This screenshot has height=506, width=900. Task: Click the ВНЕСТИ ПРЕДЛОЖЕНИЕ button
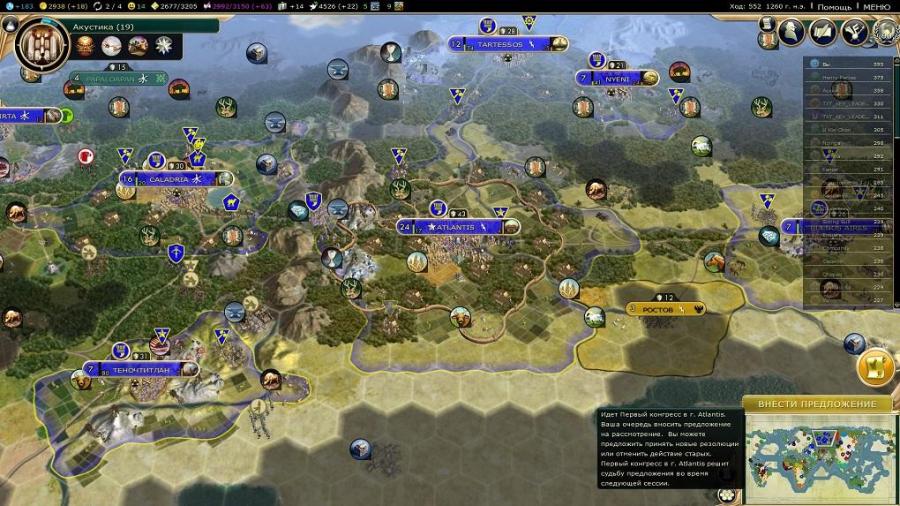pyautogui.click(x=817, y=404)
